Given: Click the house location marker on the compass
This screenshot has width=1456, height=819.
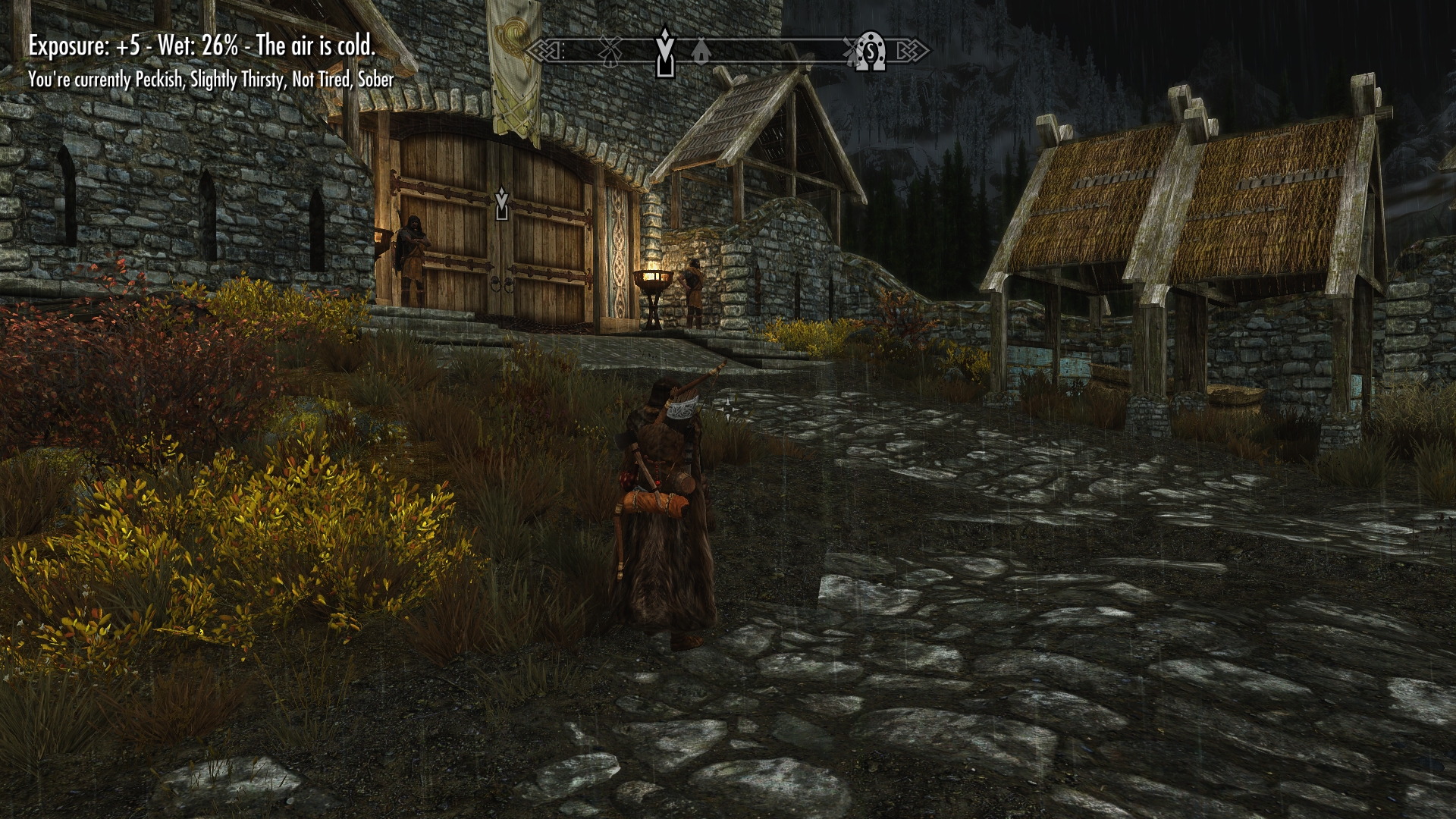Looking at the screenshot, I should 701,52.
